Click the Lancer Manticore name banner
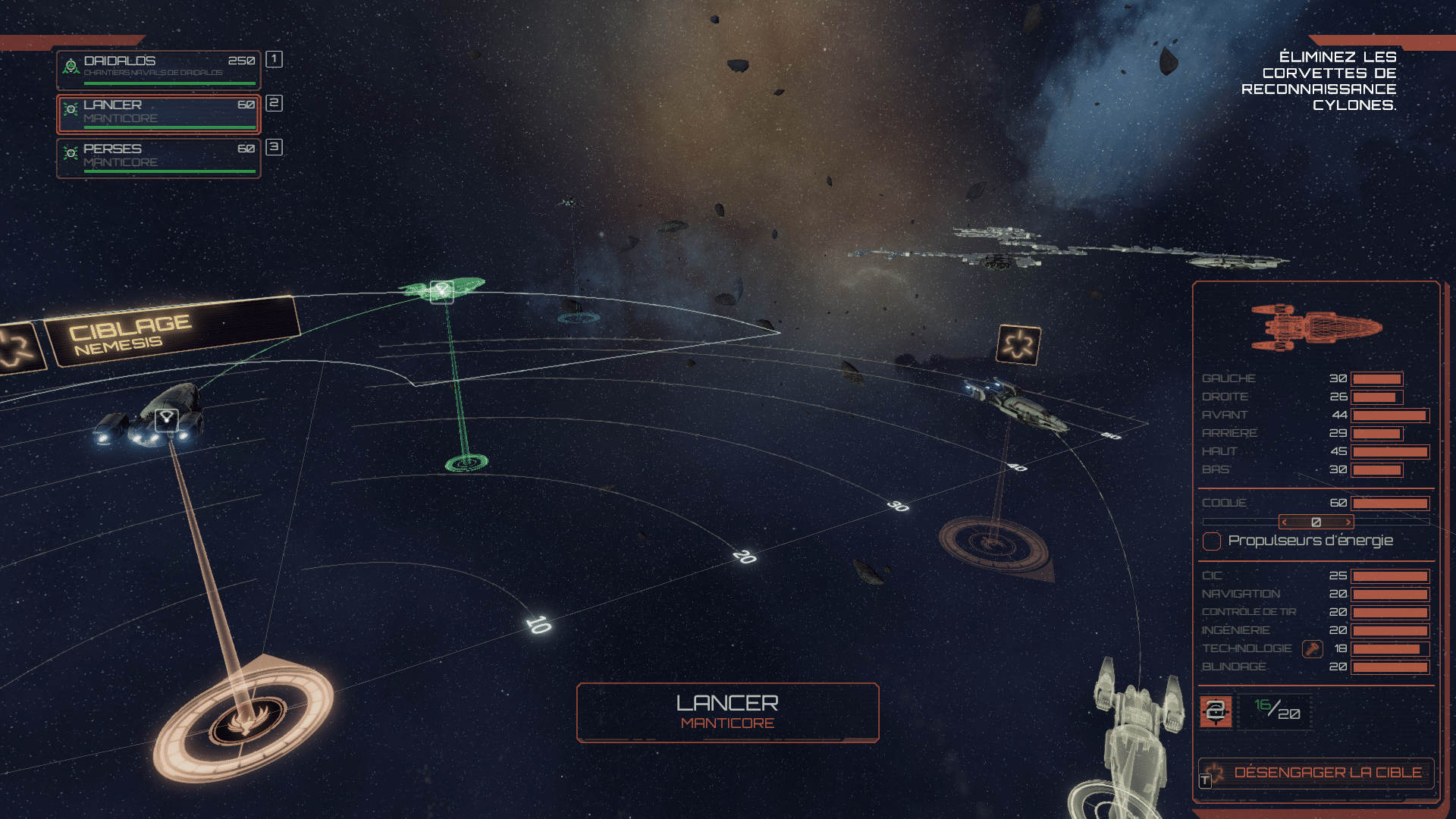 (x=727, y=712)
